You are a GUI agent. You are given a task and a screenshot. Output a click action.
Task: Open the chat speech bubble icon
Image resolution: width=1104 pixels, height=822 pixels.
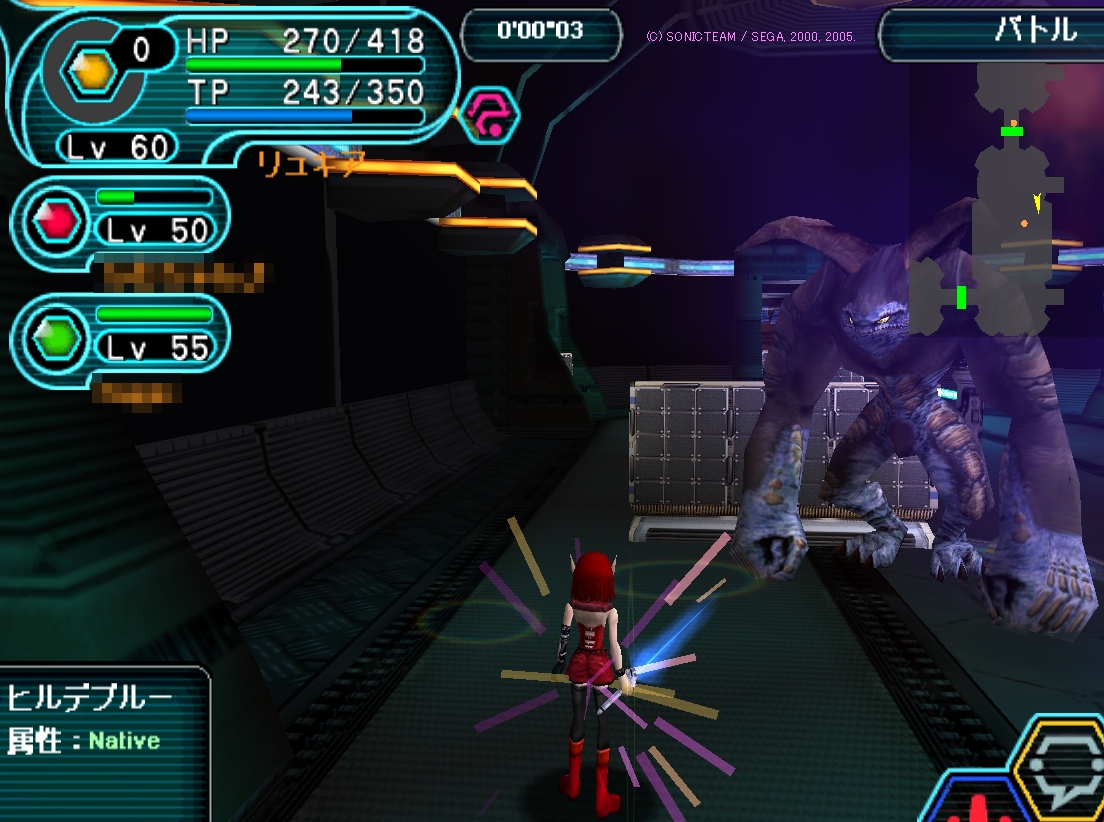[x=1060, y=771]
